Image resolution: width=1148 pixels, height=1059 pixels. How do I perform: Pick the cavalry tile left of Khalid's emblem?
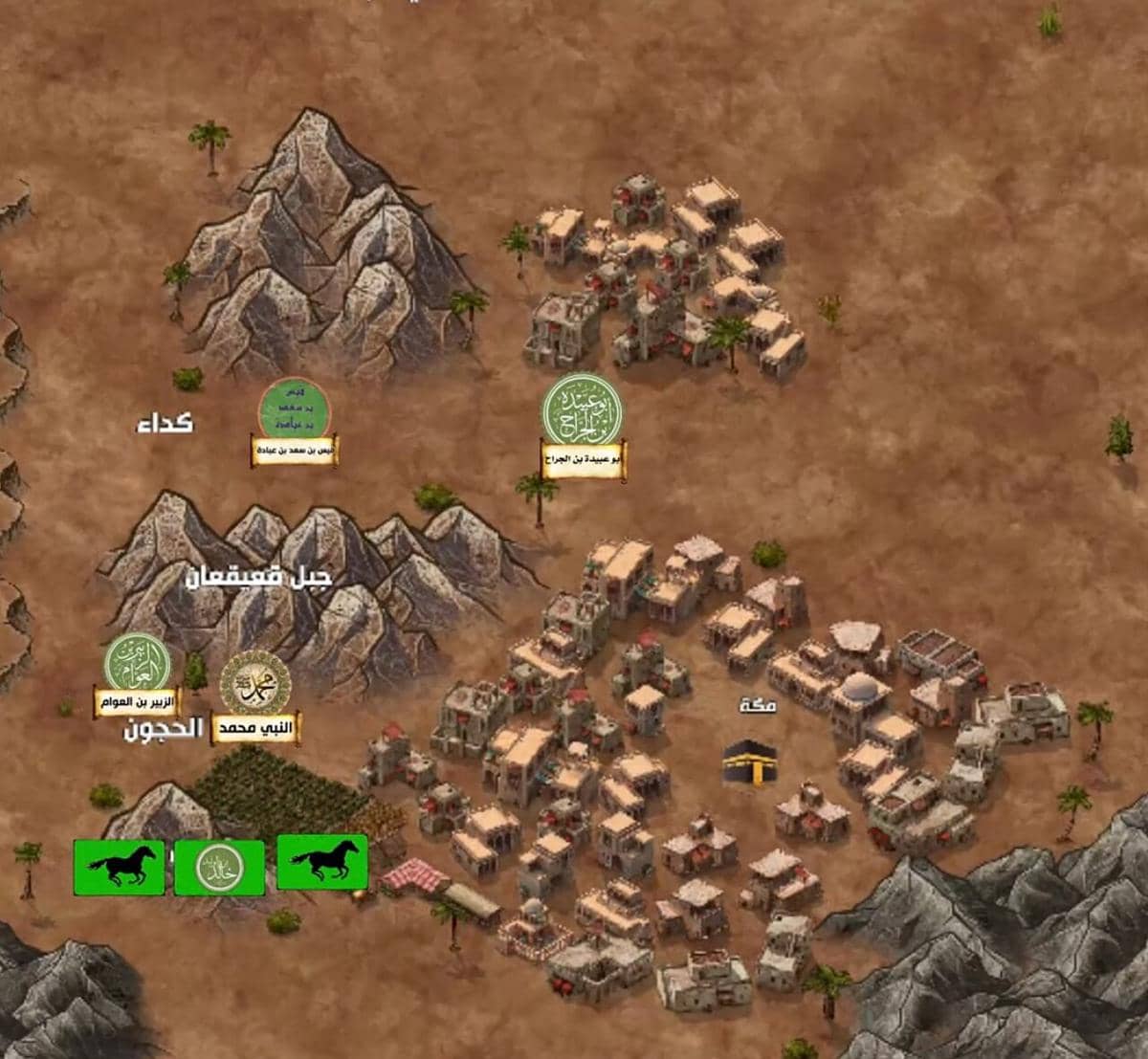click(x=120, y=867)
